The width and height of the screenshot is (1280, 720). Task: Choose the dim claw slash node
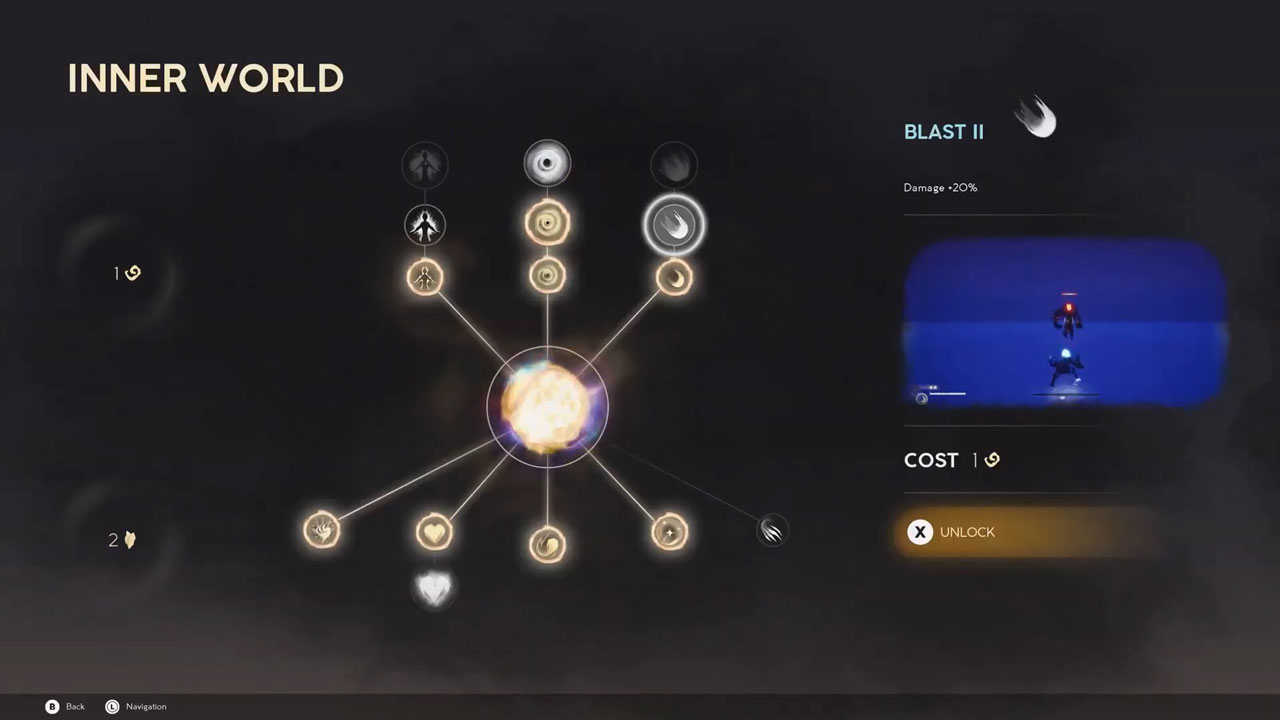point(772,530)
